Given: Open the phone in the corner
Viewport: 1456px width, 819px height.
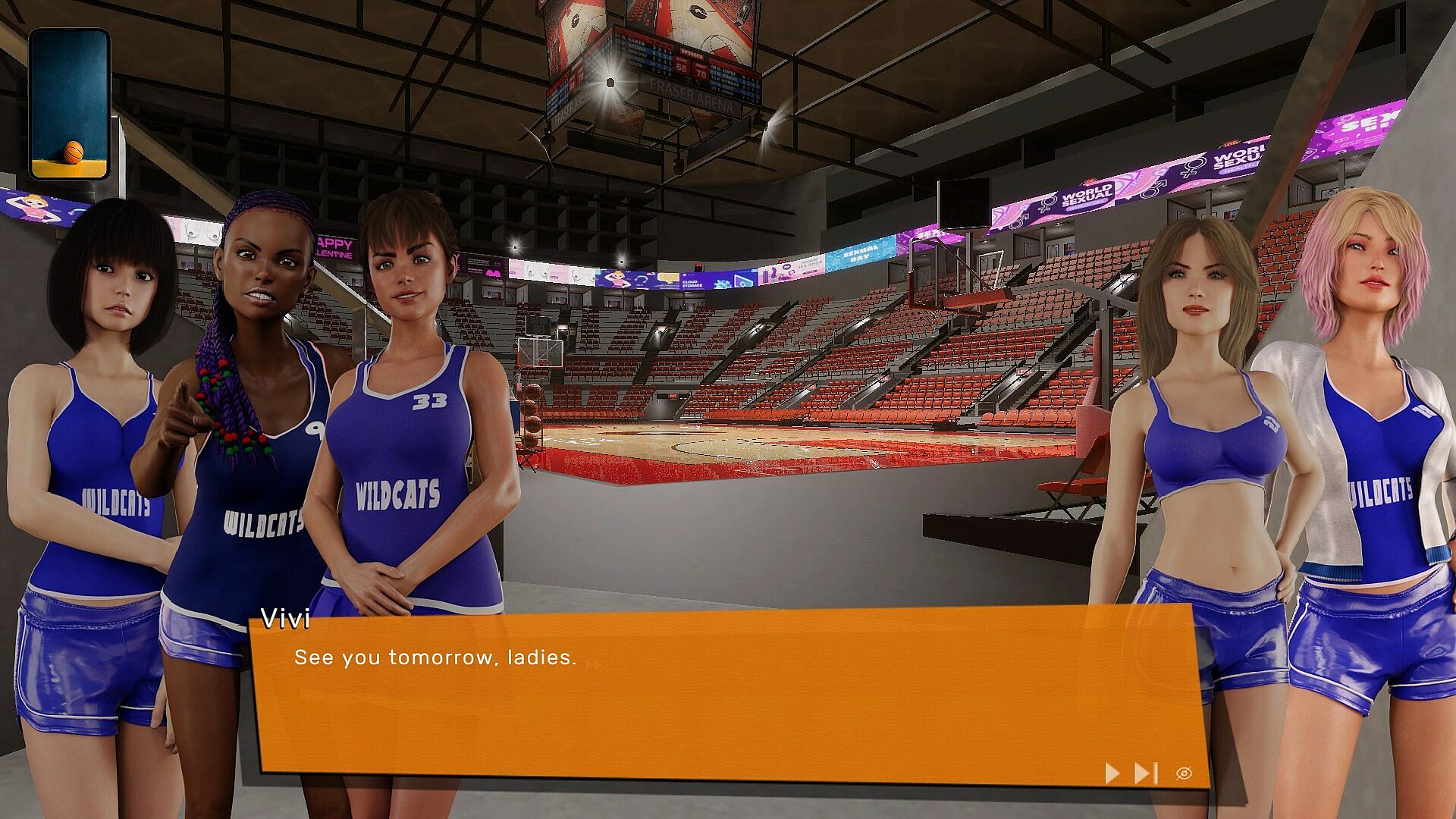Looking at the screenshot, I should click(x=69, y=104).
